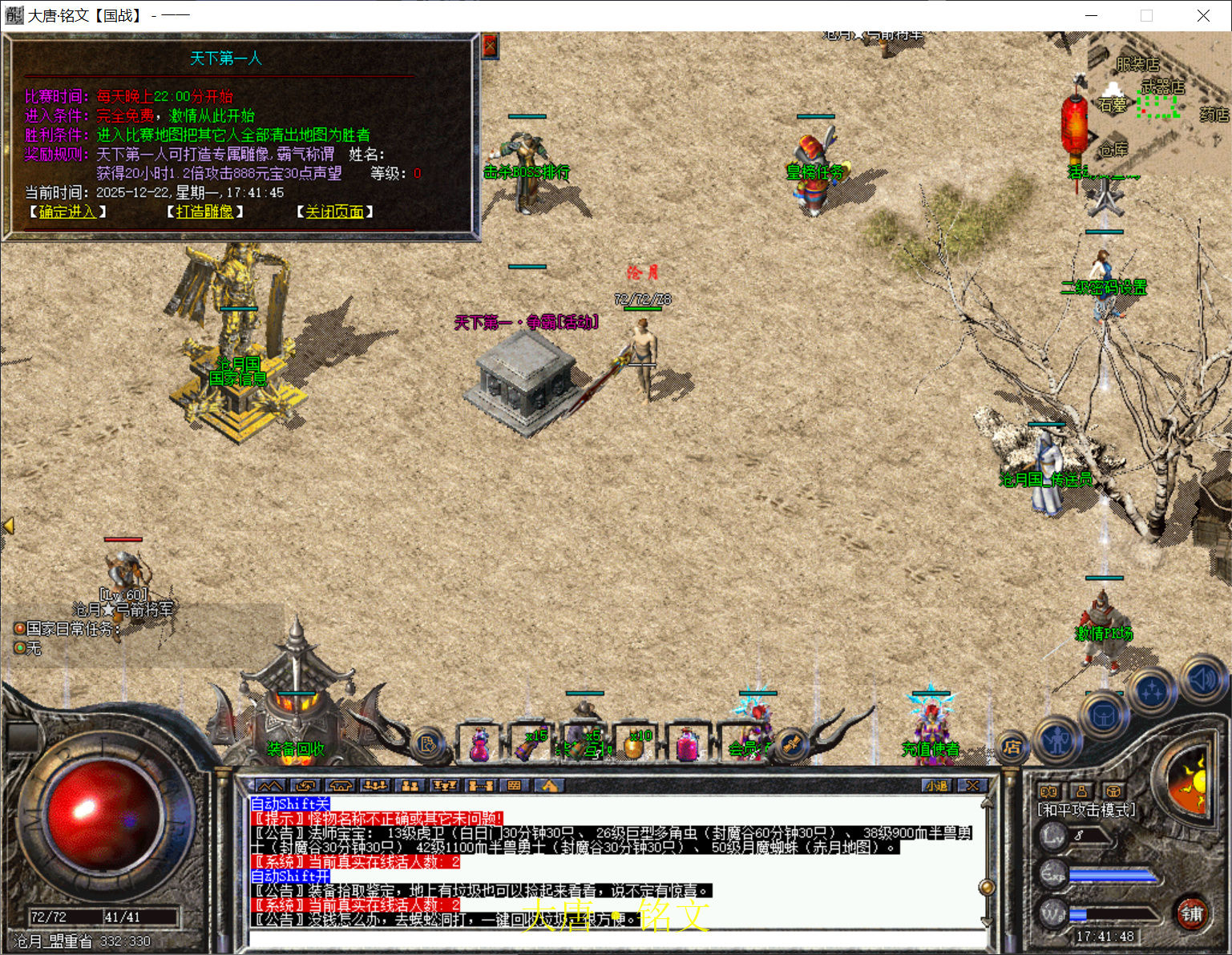Click the 小退 logout button
Screen dimensions: 1232x955
[x=936, y=786]
